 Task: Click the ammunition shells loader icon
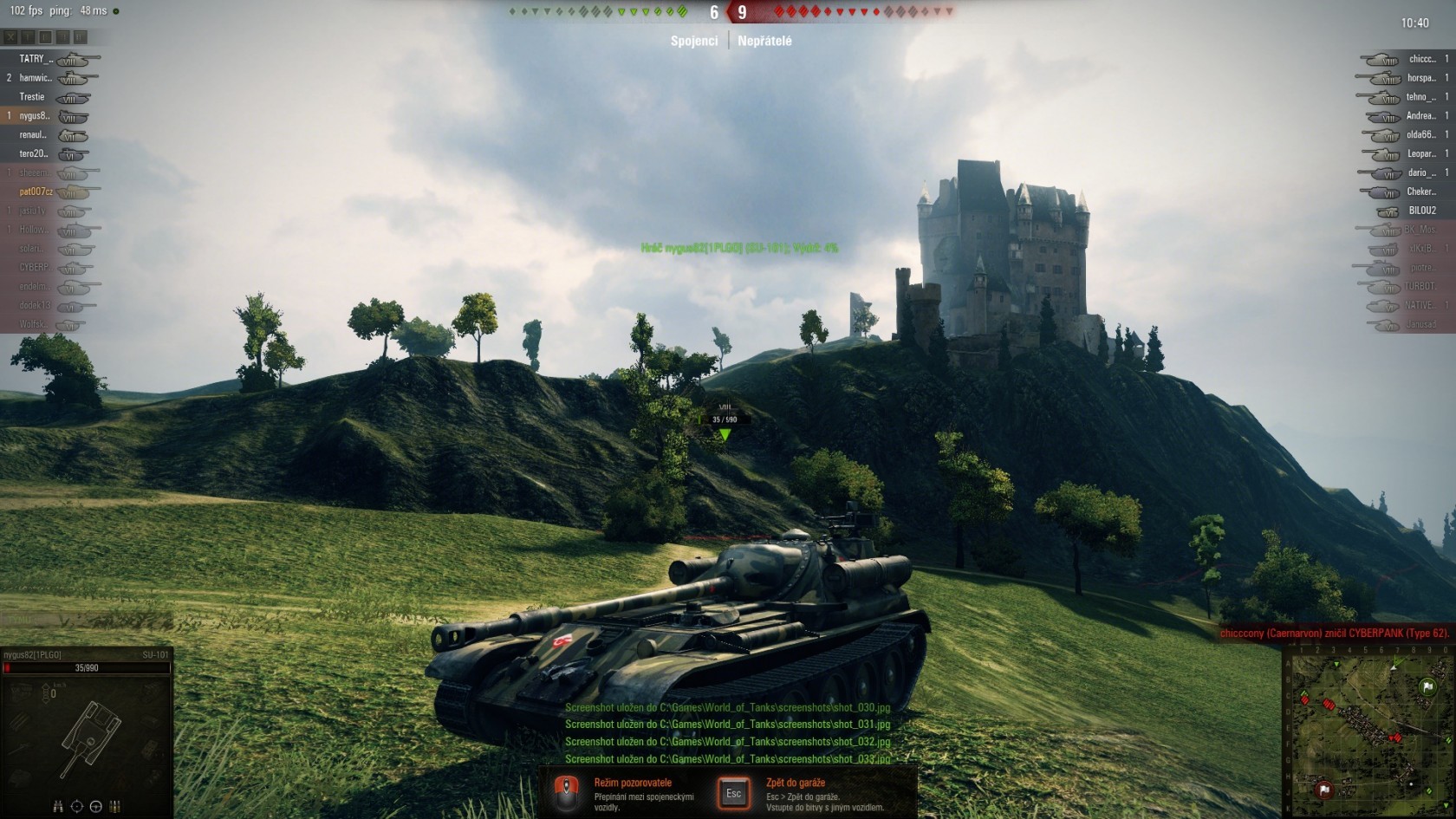click(115, 807)
